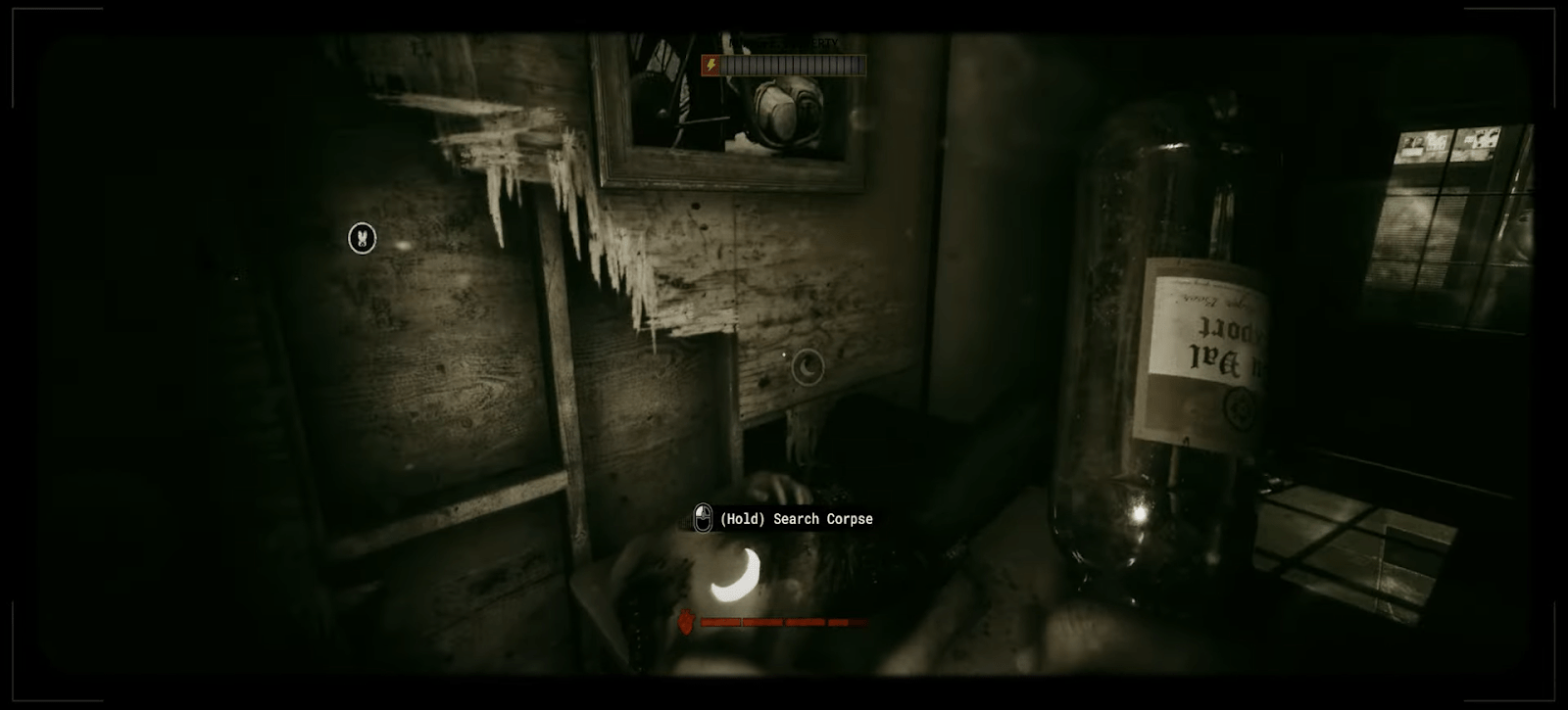Select the Search Corpse prompt text
This screenshot has height=710, width=1568.
click(x=796, y=519)
